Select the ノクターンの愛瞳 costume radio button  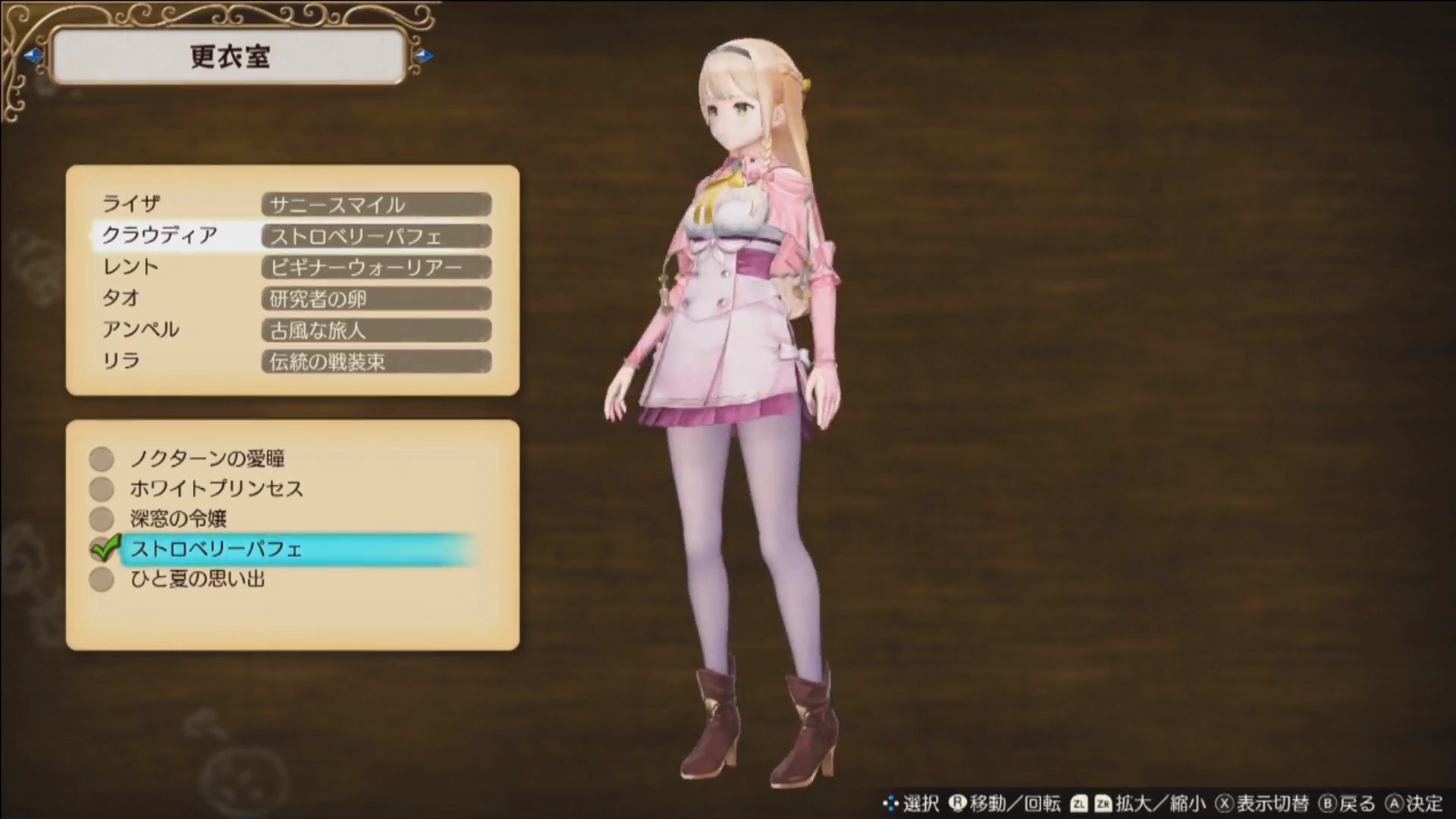coord(101,458)
